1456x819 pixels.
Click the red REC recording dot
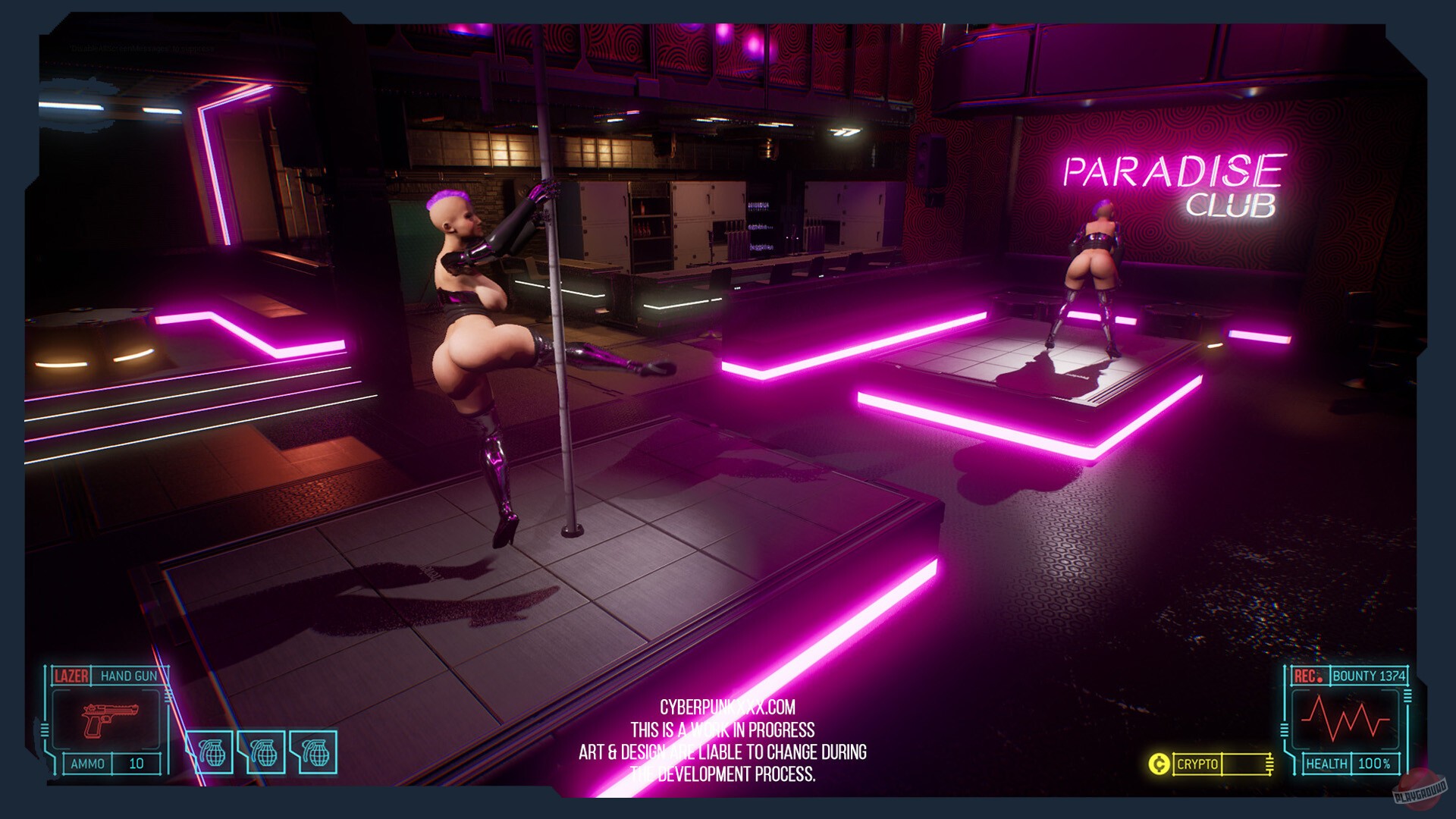[1319, 679]
